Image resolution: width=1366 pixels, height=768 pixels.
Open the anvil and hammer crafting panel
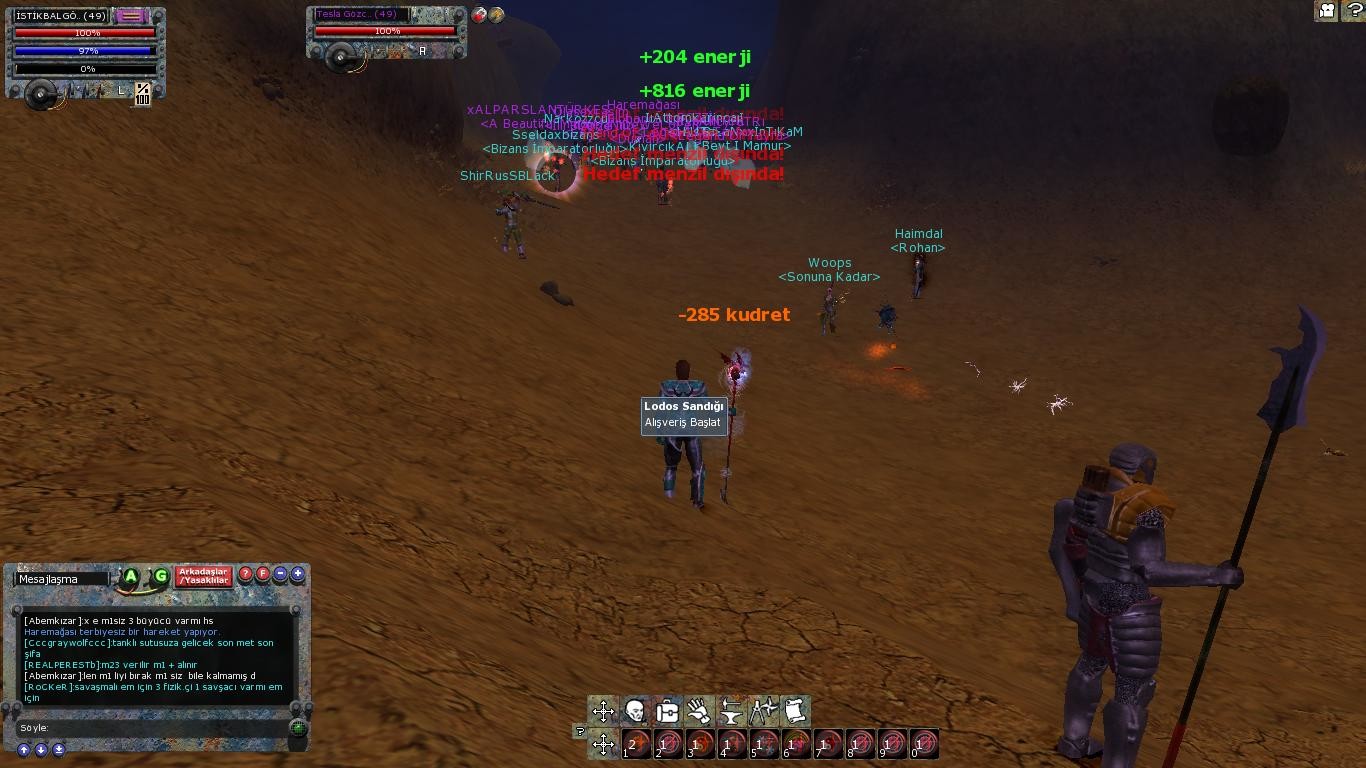[x=731, y=711]
